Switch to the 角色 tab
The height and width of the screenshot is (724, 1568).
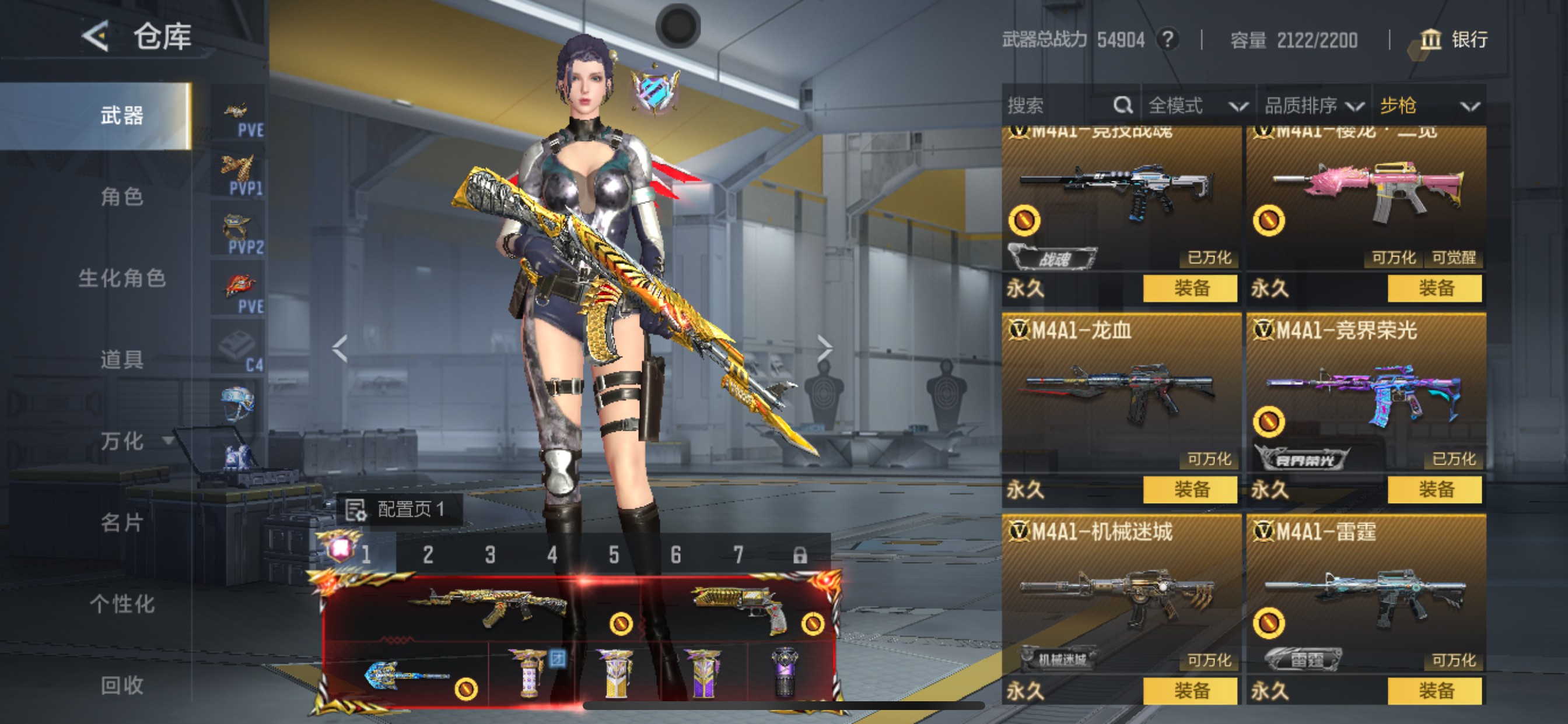pyautogui.click(x=122, y=196)
